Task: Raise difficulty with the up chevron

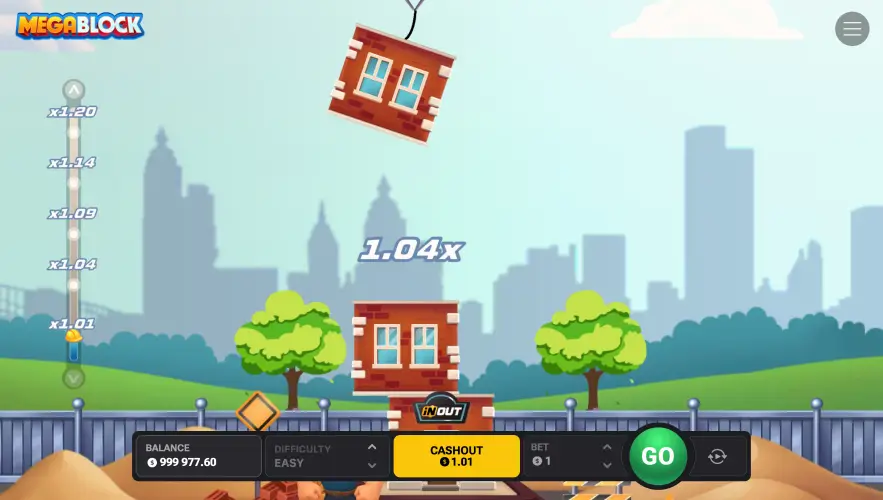Action: coord(372,447)
